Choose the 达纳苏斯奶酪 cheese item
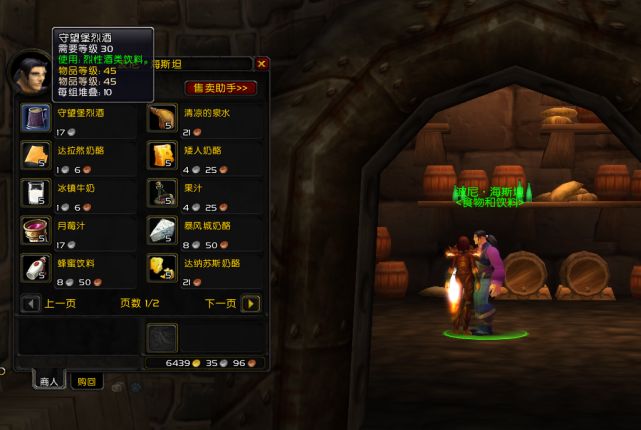Viewport: 641px width, 430px height. click(x=161, y=266)
